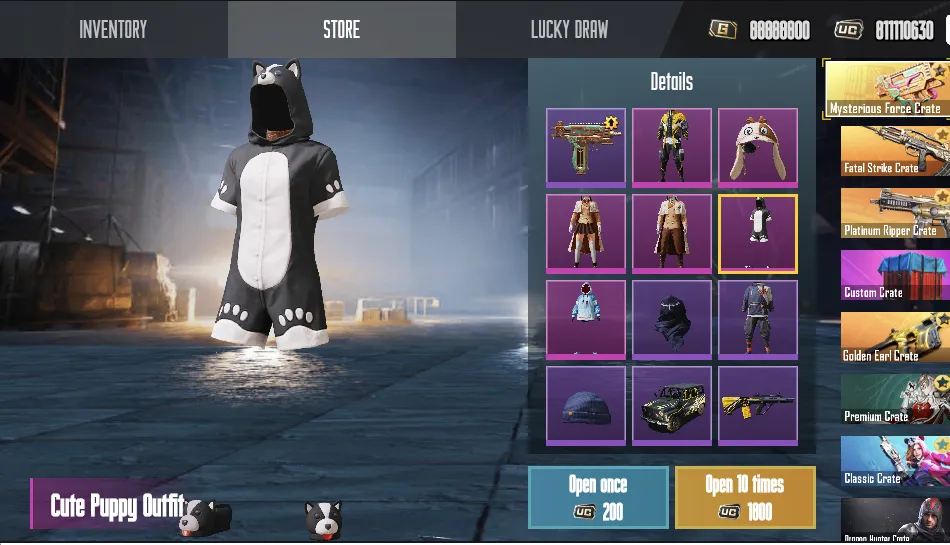Image resolution: width=950 pixels, height=545 pixels.
Task: Preview the light blue hoodie reward
Action: pyautogui.click(x=586, y=319)
